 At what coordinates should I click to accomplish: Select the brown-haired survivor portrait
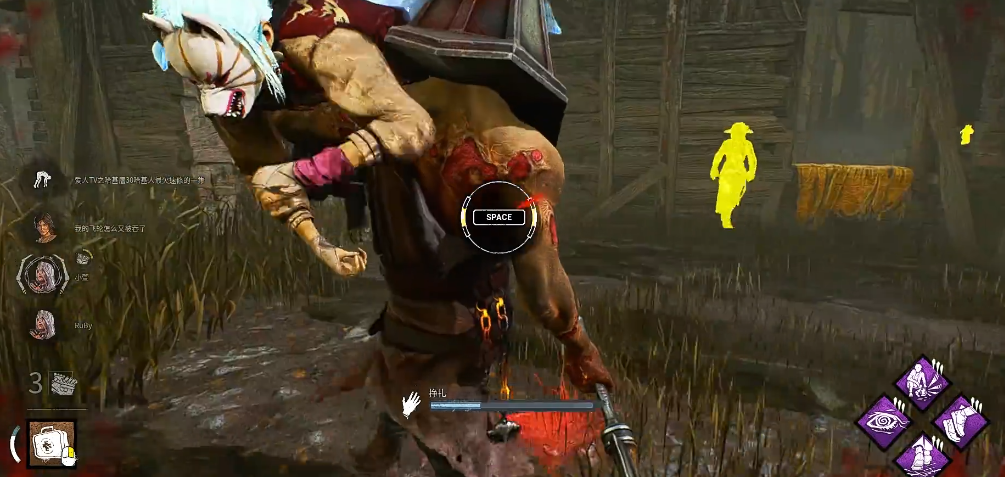43,224
